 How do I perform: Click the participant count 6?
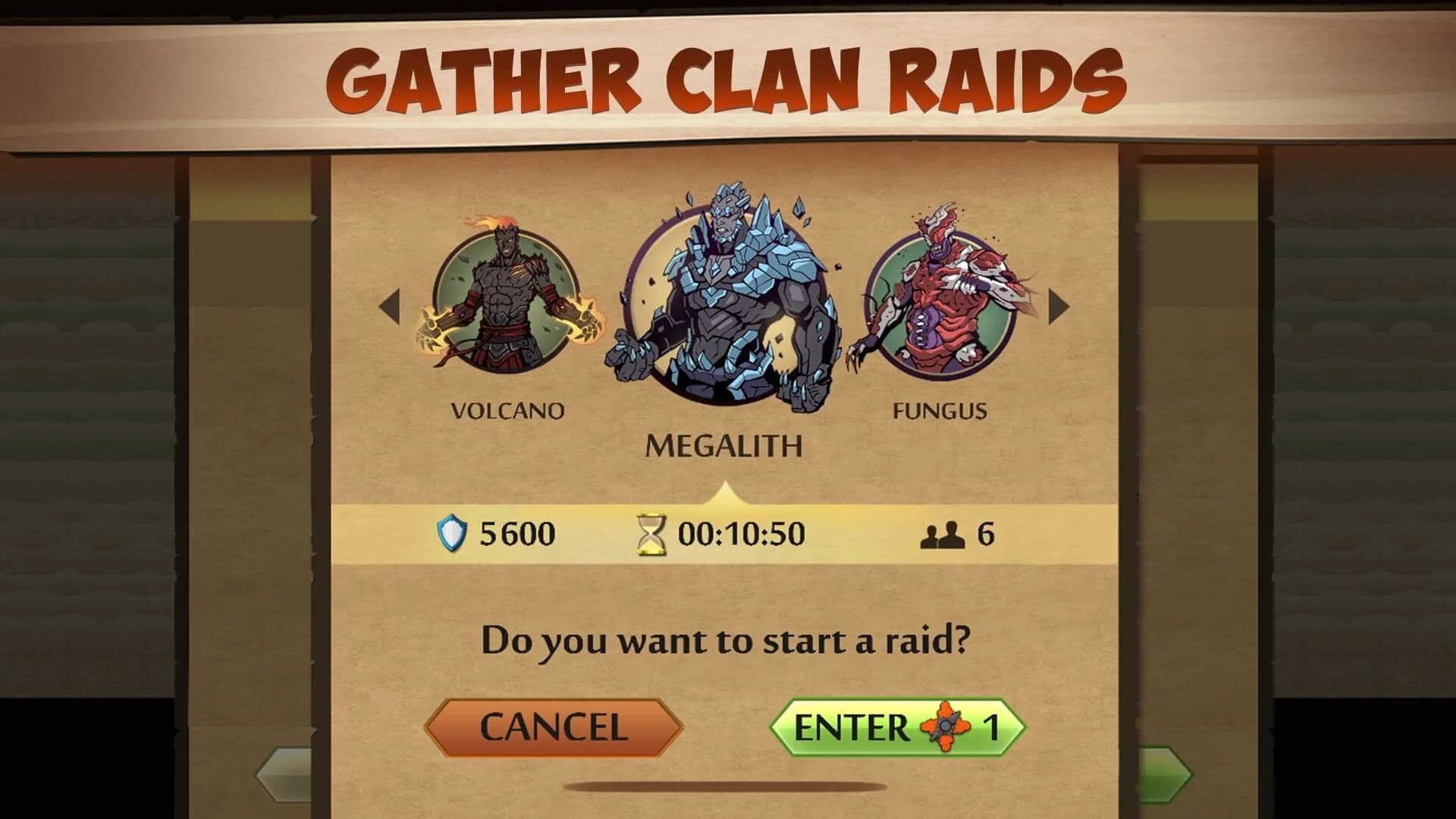(986, 533)
